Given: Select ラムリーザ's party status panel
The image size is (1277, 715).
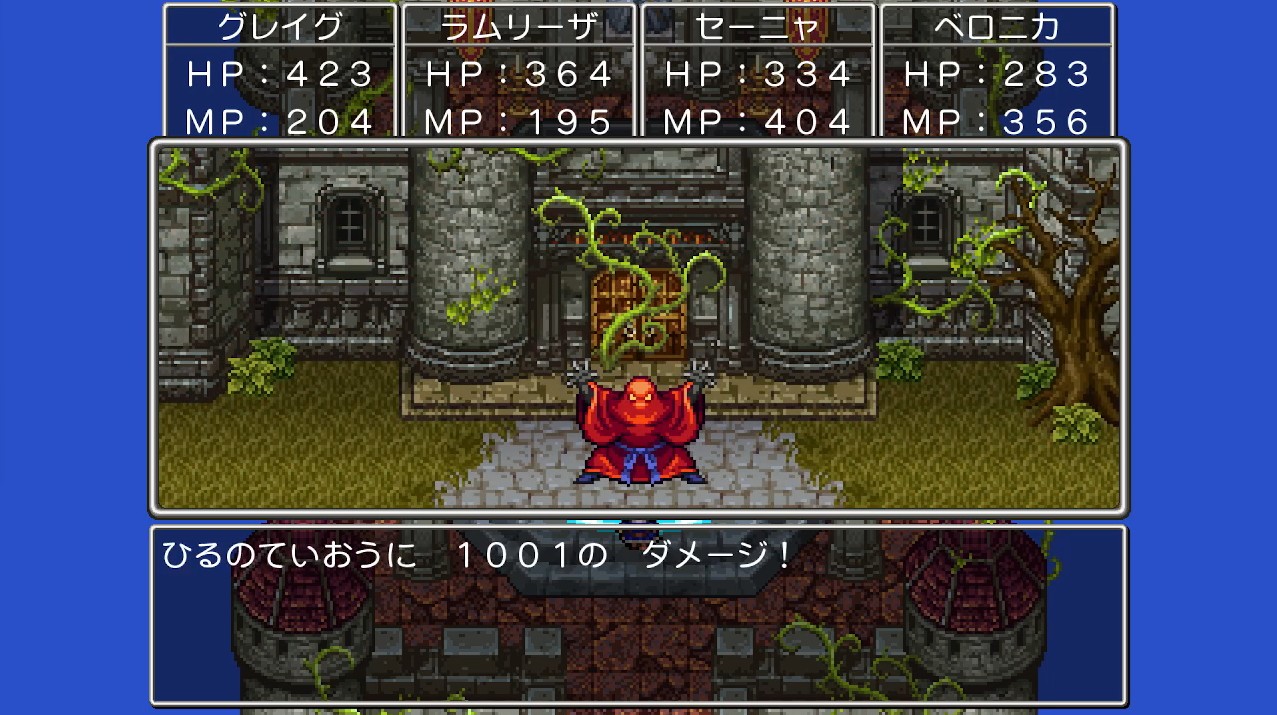Looking at the screenshot, I should [x=518, y=72].
